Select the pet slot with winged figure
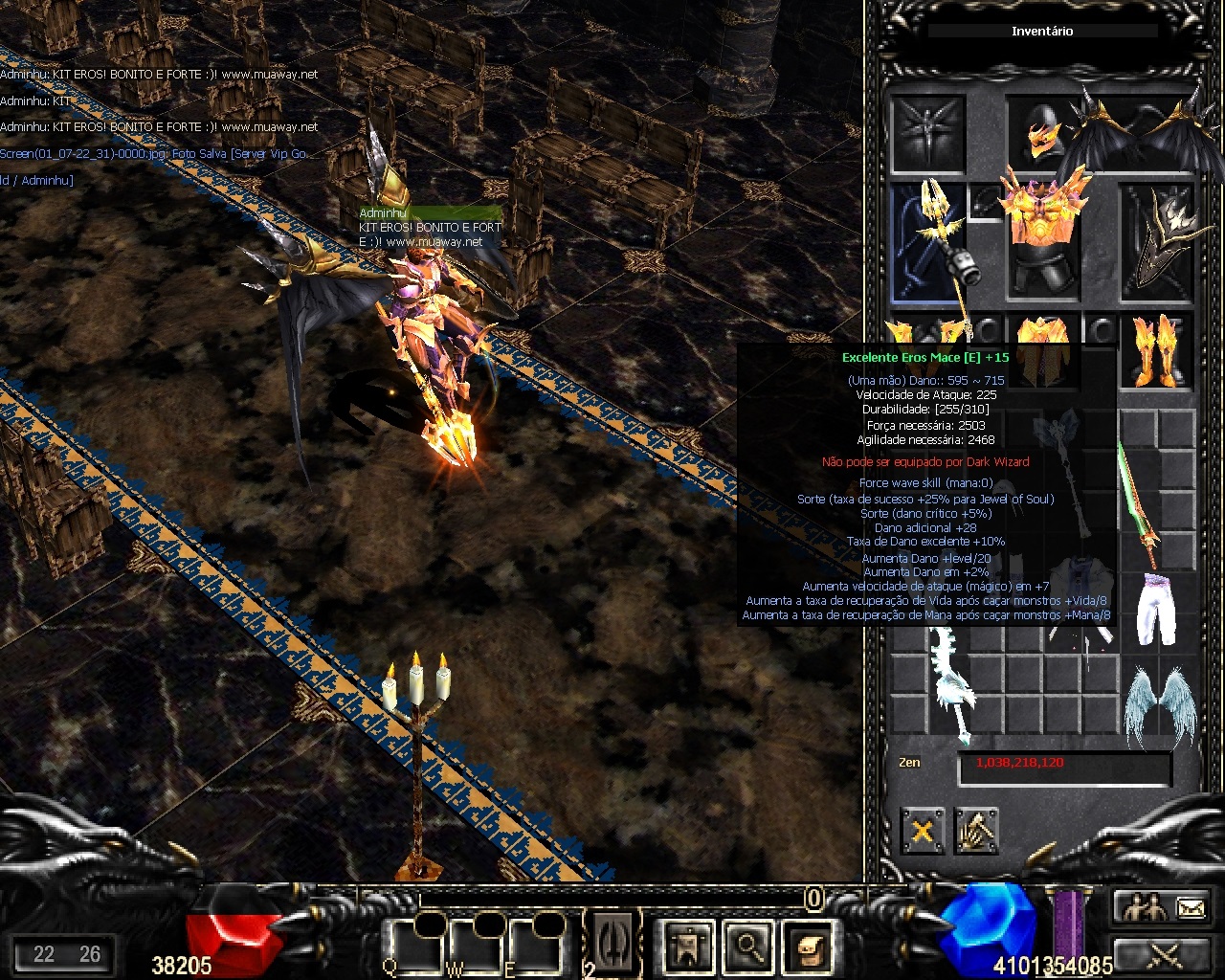Screen dimensions: 1225x980 [x=926, y=133]
